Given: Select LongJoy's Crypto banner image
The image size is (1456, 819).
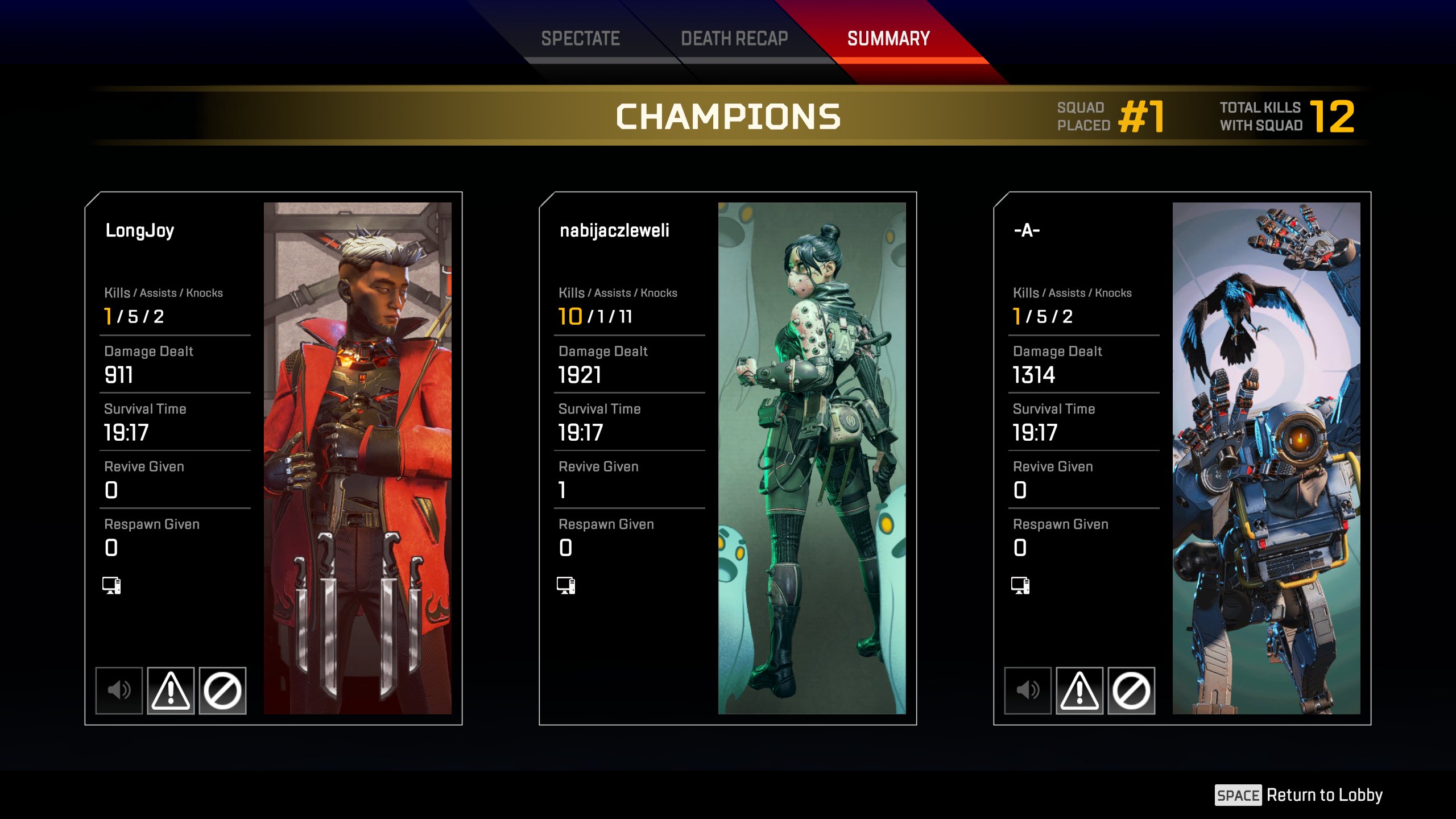Looking at the screenshot, I should coord(357,458).
